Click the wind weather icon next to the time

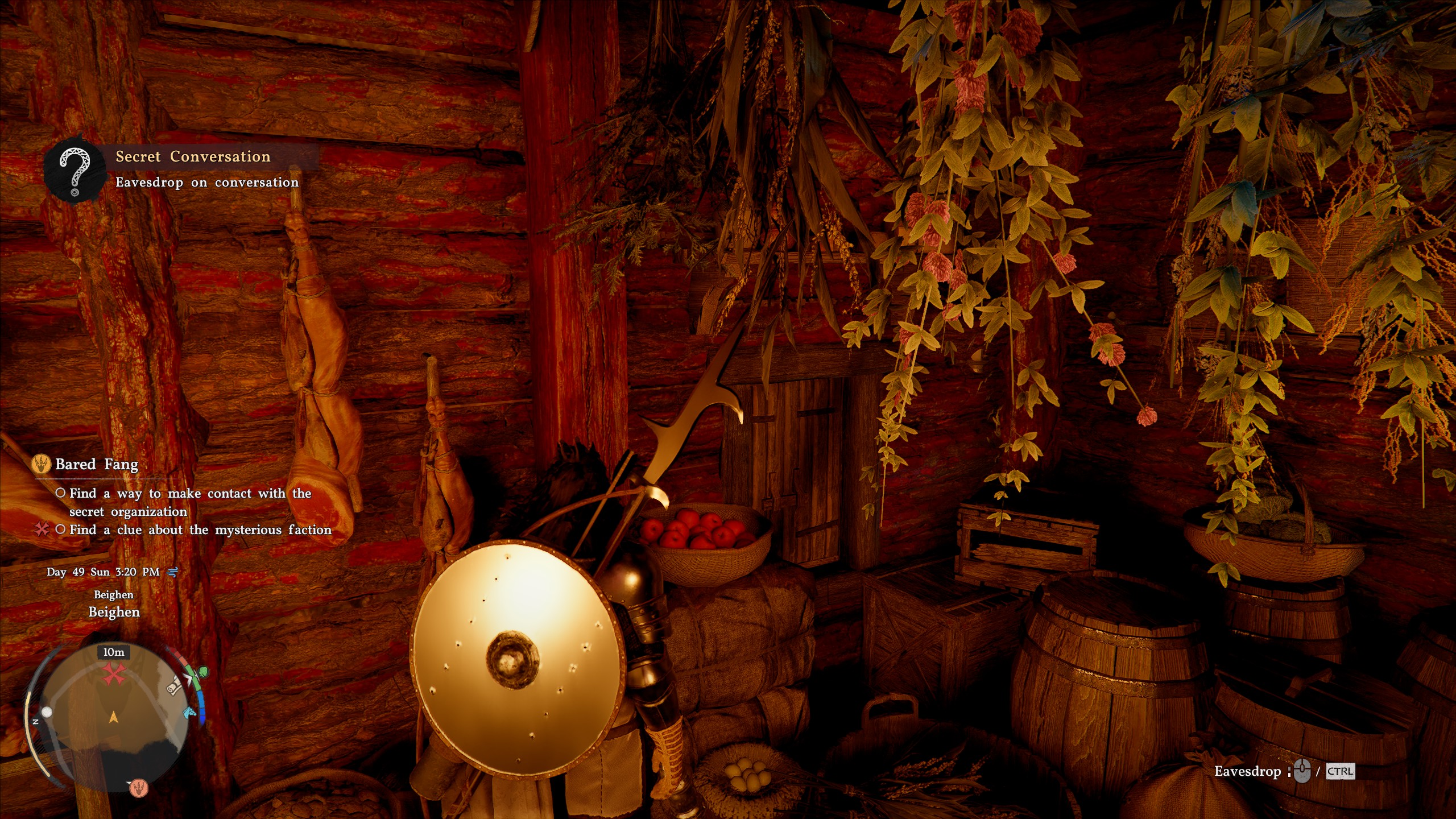click(x=171, y=573)
